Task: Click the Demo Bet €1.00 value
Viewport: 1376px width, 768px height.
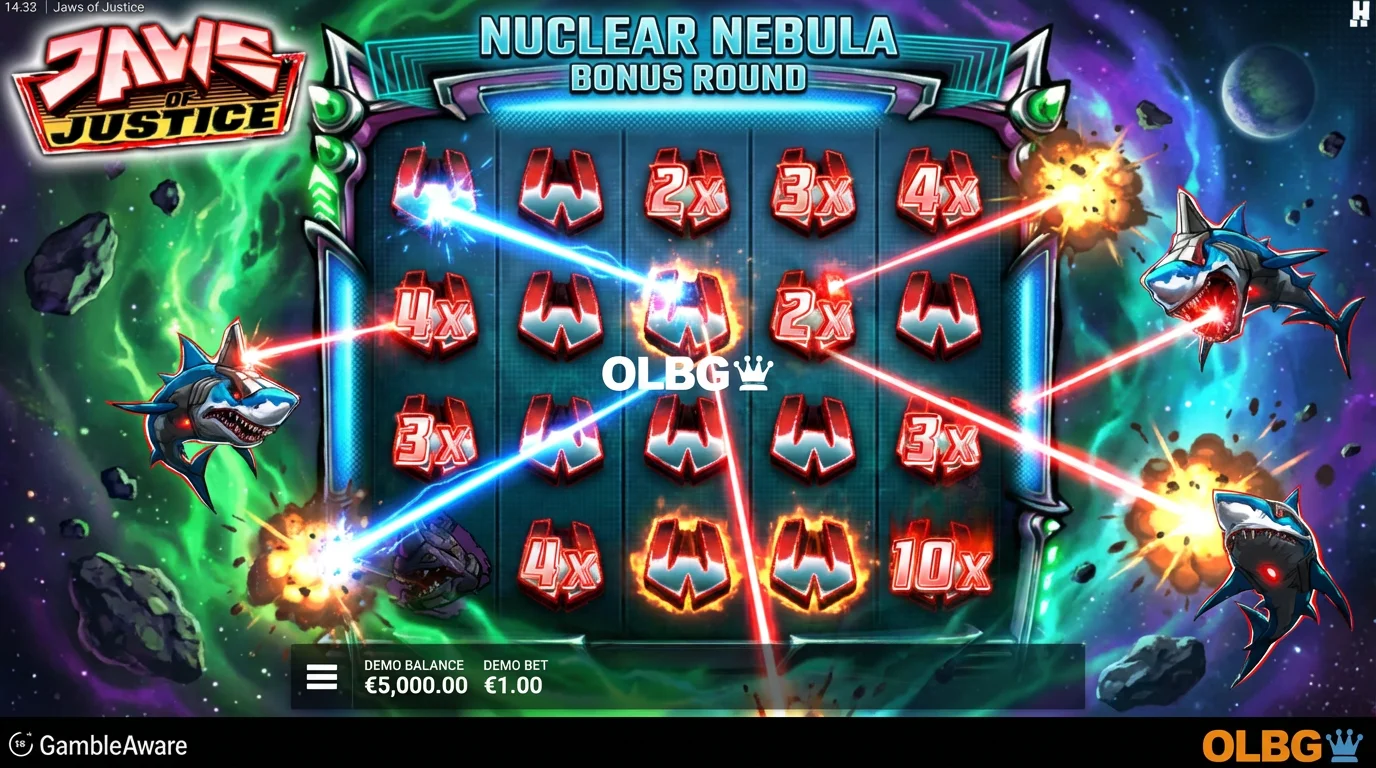Action: coord(512,685)
